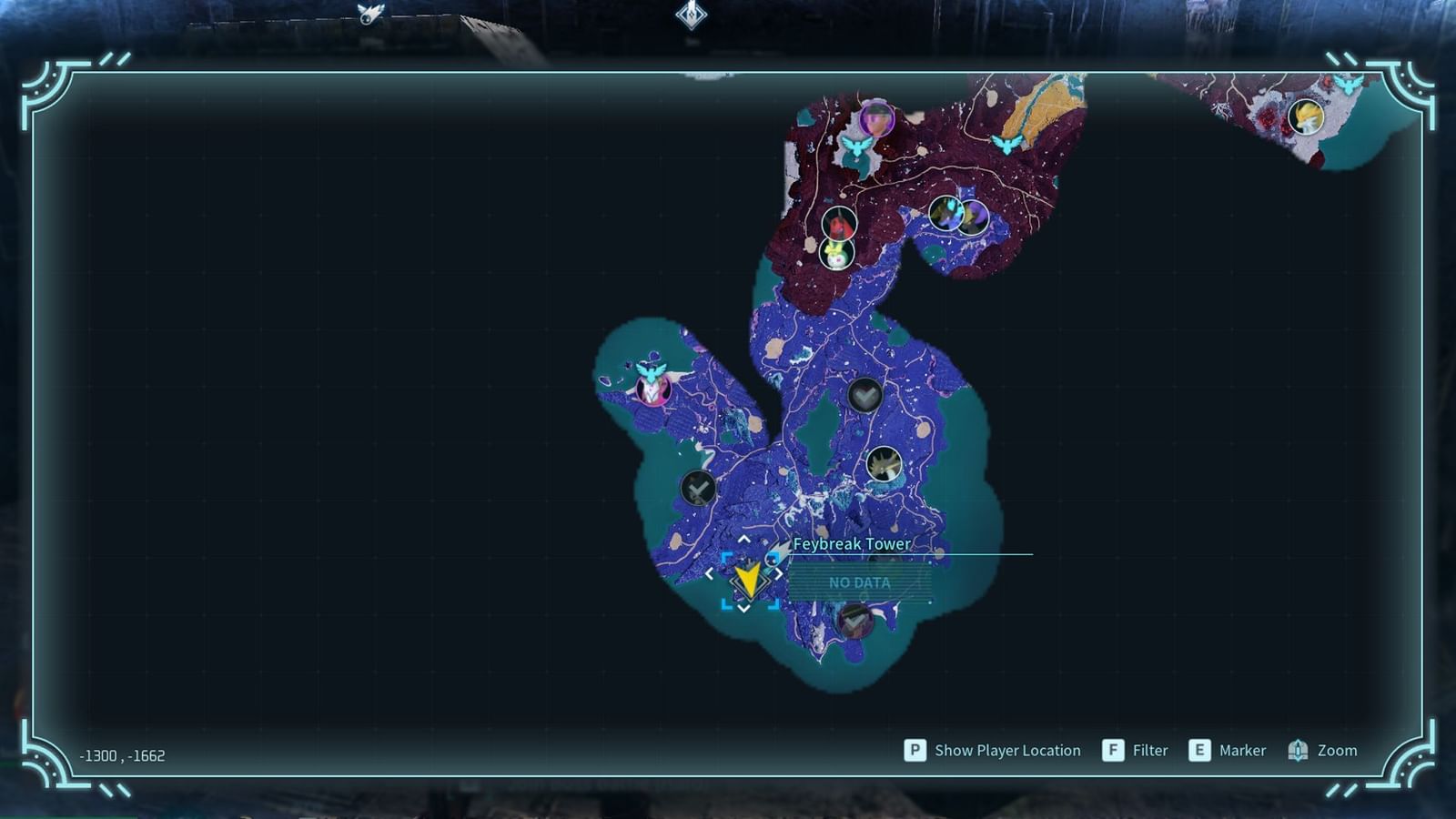
Task: Click the purple Pal boss icon beside the cyan one
Action: [x=973, y=217]
